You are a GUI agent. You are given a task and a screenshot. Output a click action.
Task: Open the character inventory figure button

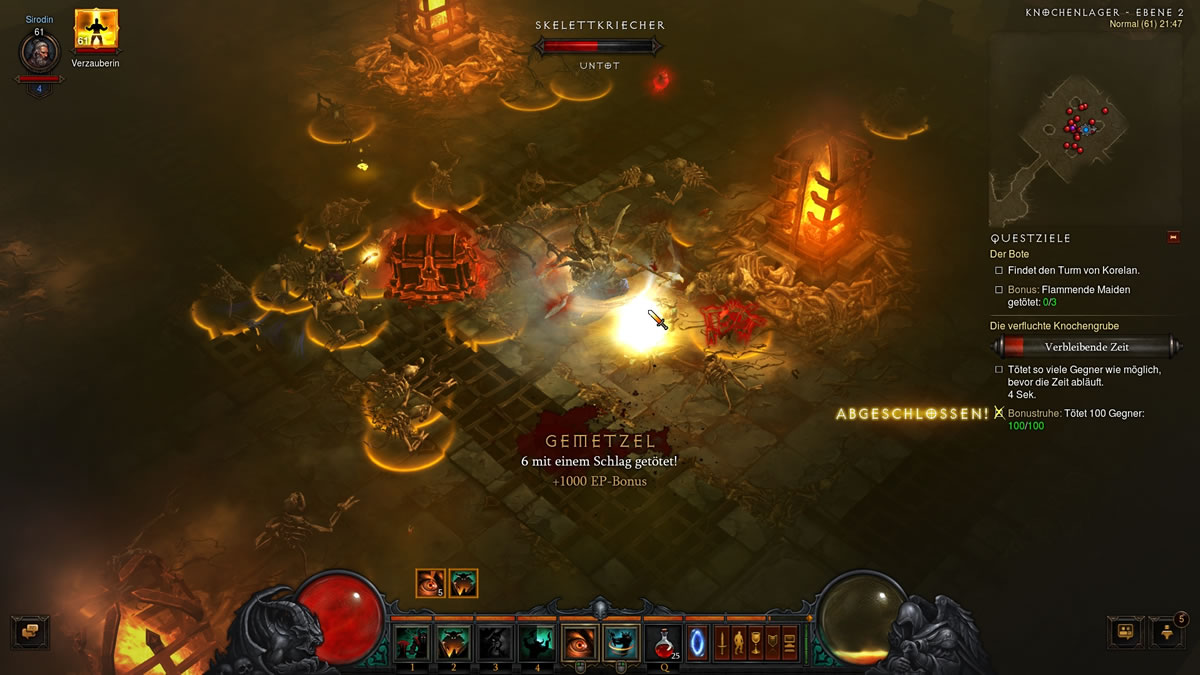click(x=739, y=641)
